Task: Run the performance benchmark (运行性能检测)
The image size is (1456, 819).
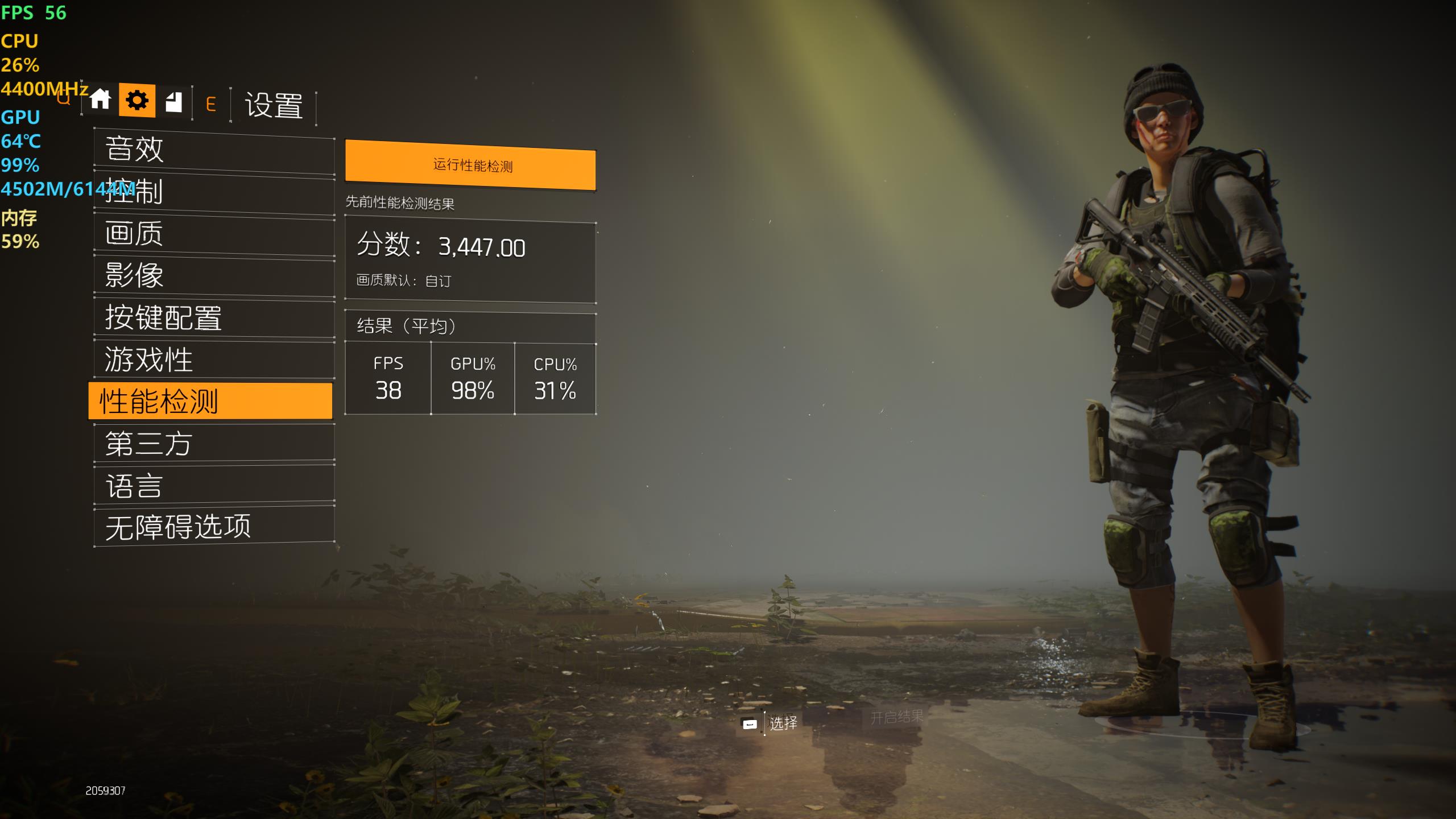Action: tap(470, 166)
